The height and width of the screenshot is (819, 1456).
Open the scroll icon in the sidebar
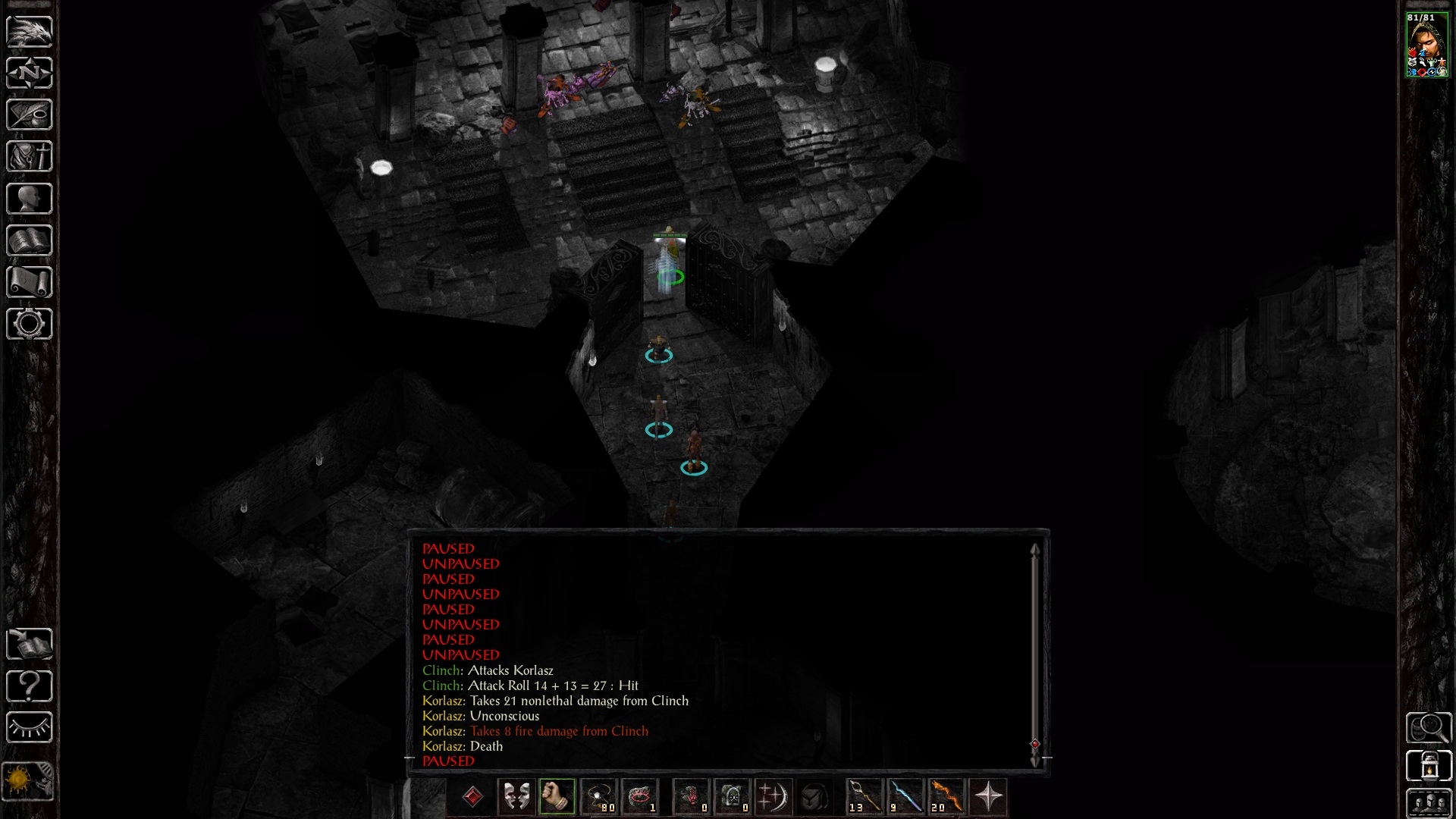pyautogui.click(x=30, y=282)
